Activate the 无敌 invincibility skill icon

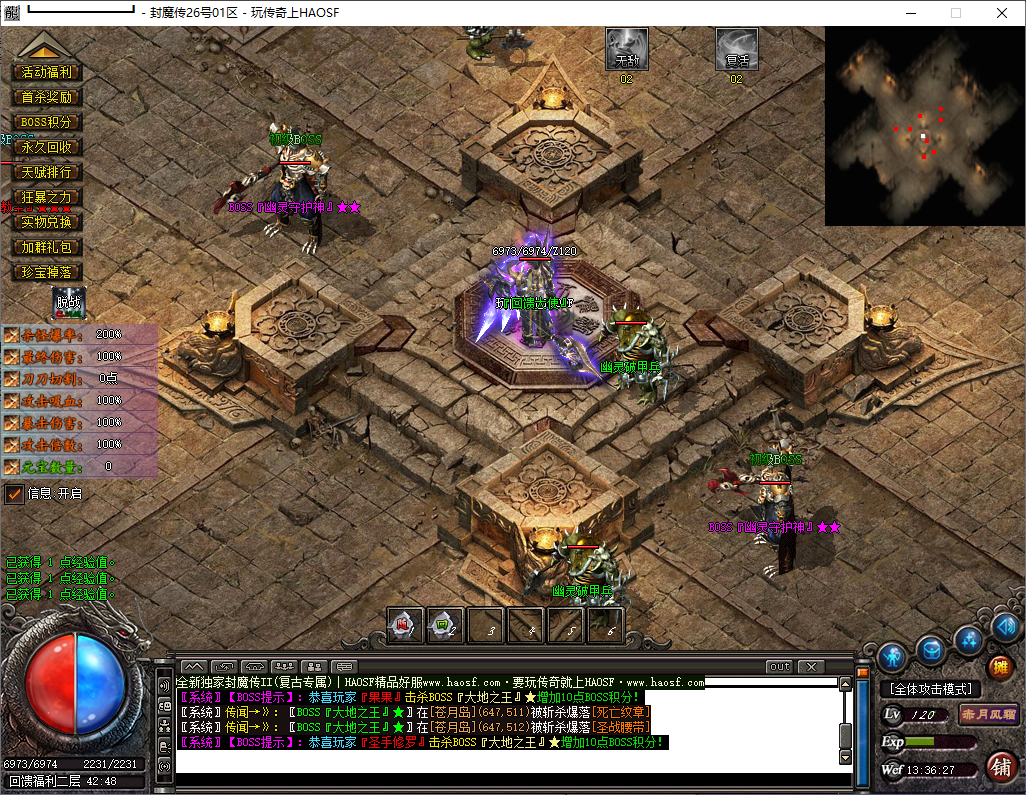[627, 48]
